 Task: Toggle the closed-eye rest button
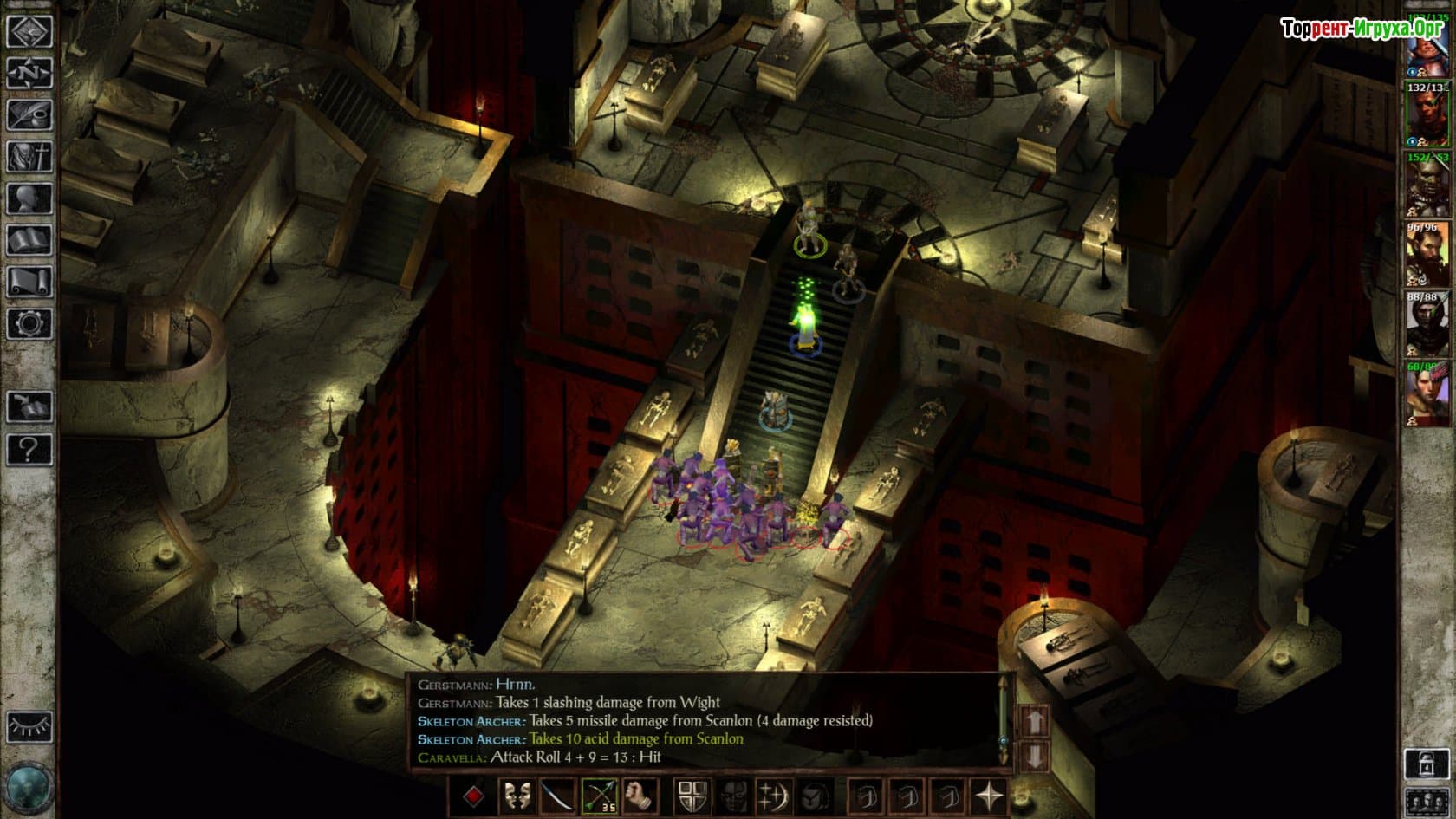pyautogui.click(x=29, y=726)
